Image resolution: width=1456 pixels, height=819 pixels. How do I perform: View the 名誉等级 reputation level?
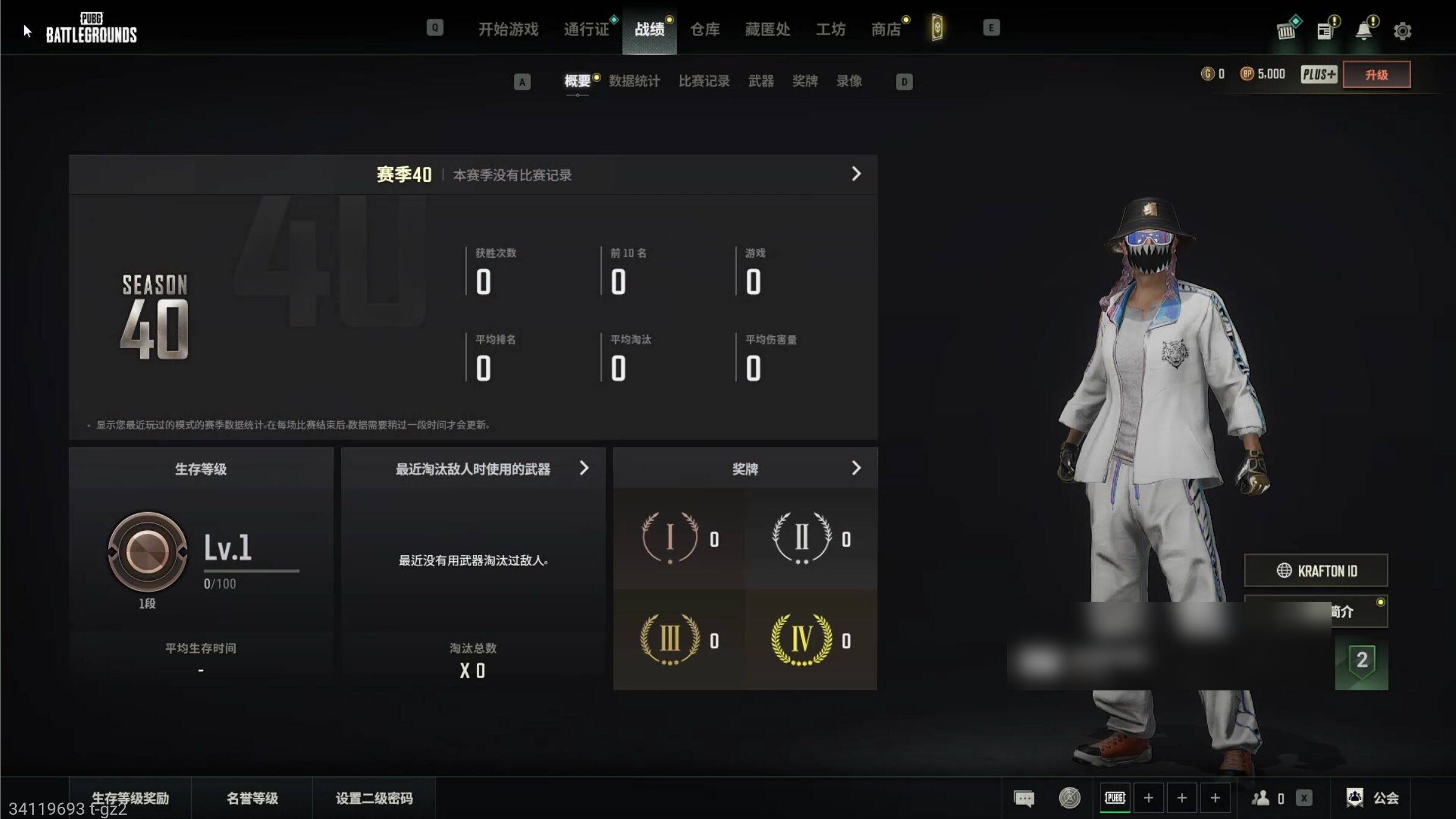point(252,798)
